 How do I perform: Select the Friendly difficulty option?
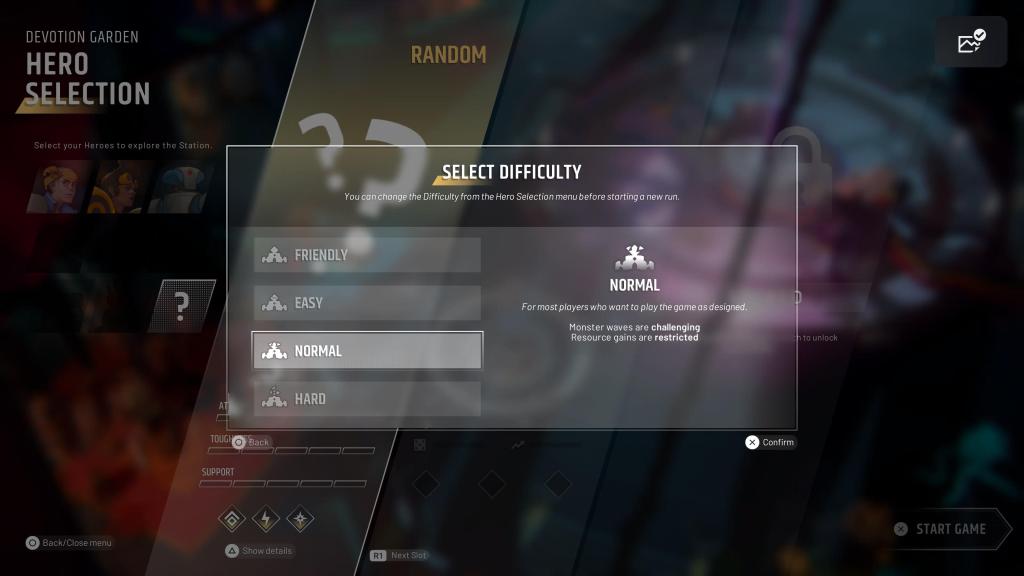pos(367,255)
